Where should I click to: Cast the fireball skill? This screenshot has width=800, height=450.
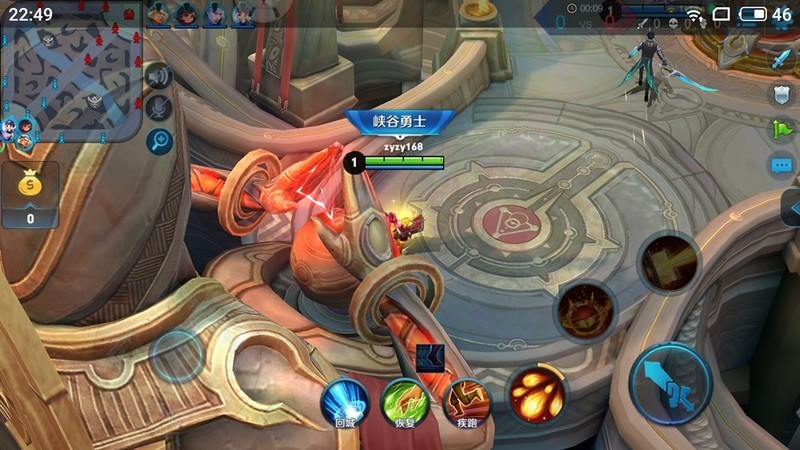tap(536, 391)
